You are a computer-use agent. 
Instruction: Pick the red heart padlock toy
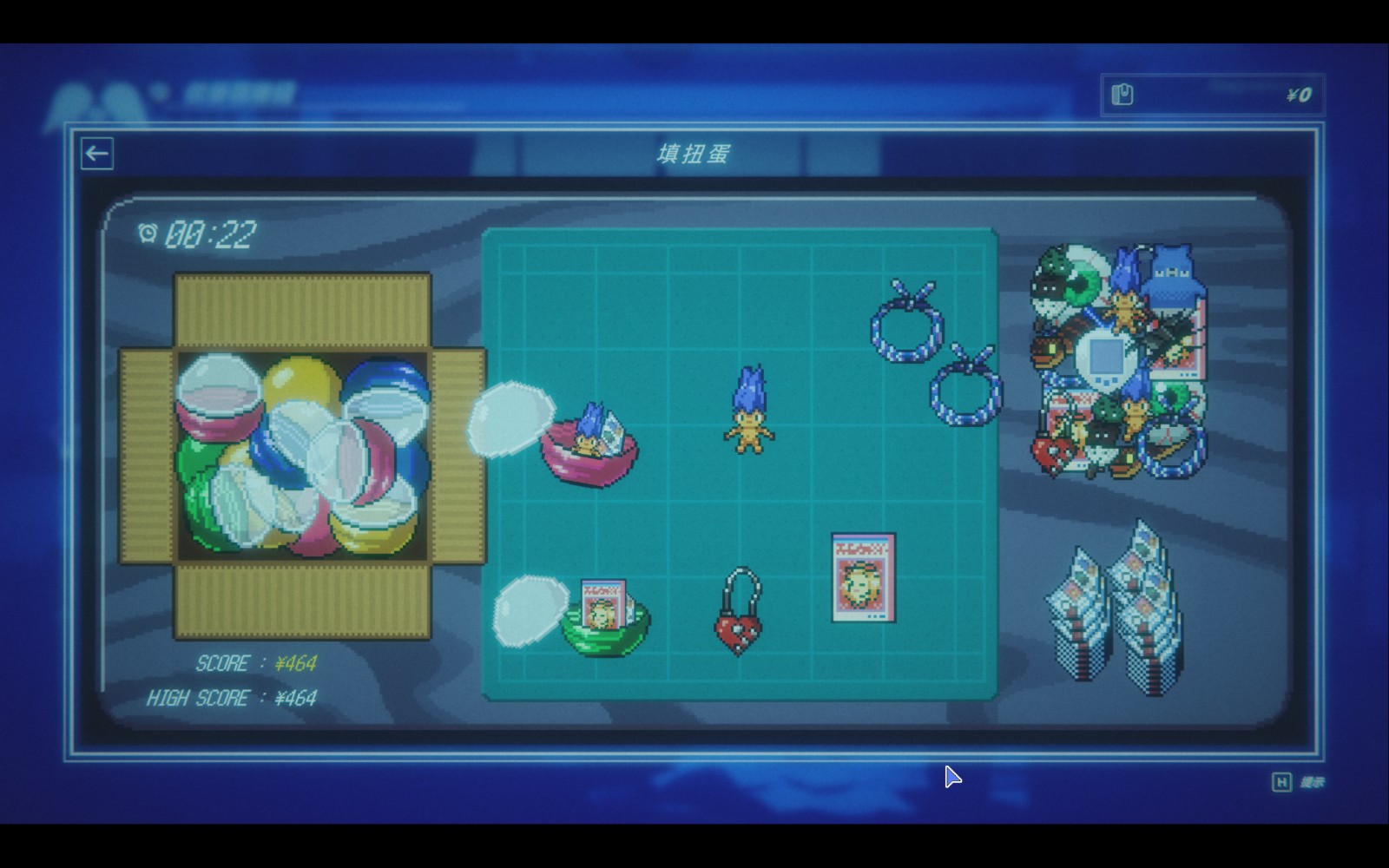pos(738,615)
